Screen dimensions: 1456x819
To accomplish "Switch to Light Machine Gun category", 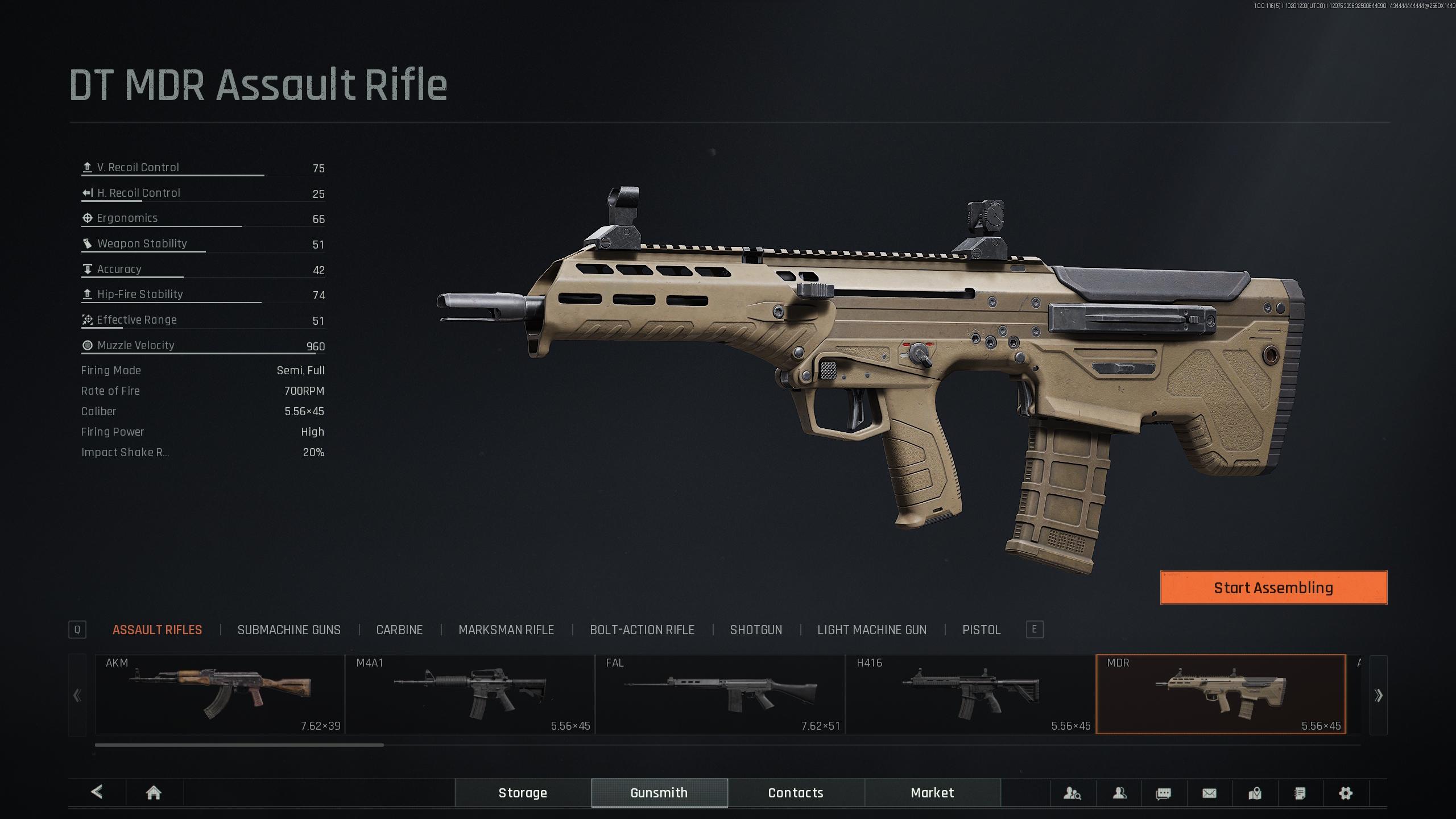I will click(872, 630).
